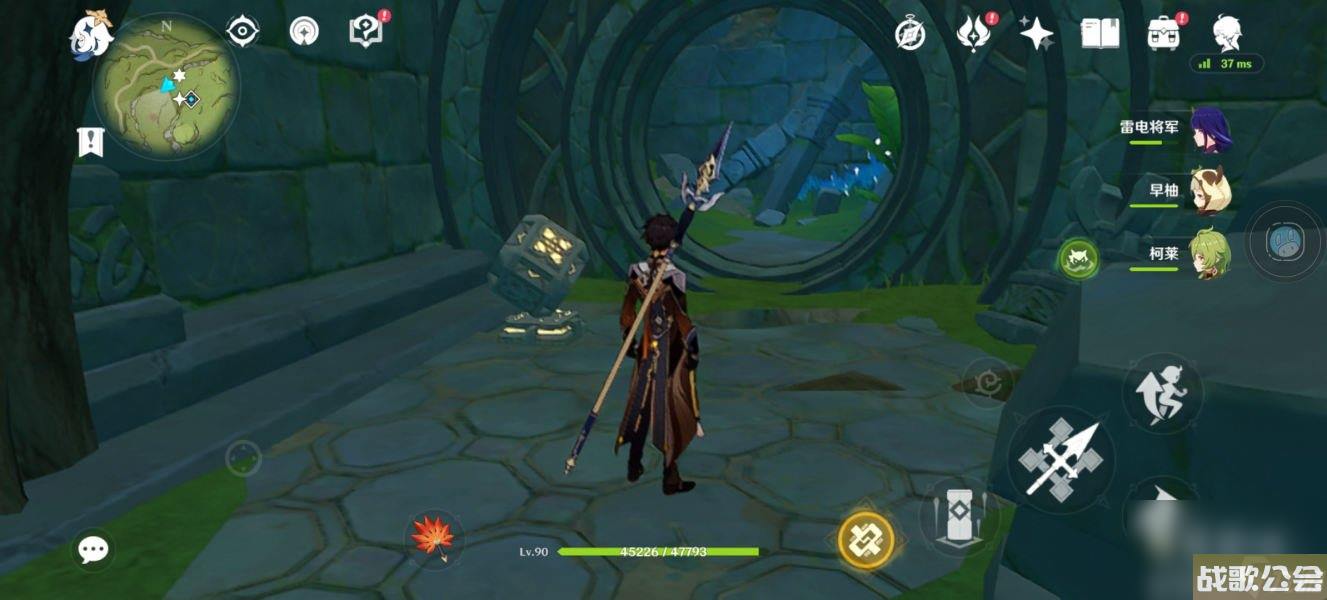The image size is (1327, 600).
Task: Open the backpack inventory
Action: (x=1163, y=34)
